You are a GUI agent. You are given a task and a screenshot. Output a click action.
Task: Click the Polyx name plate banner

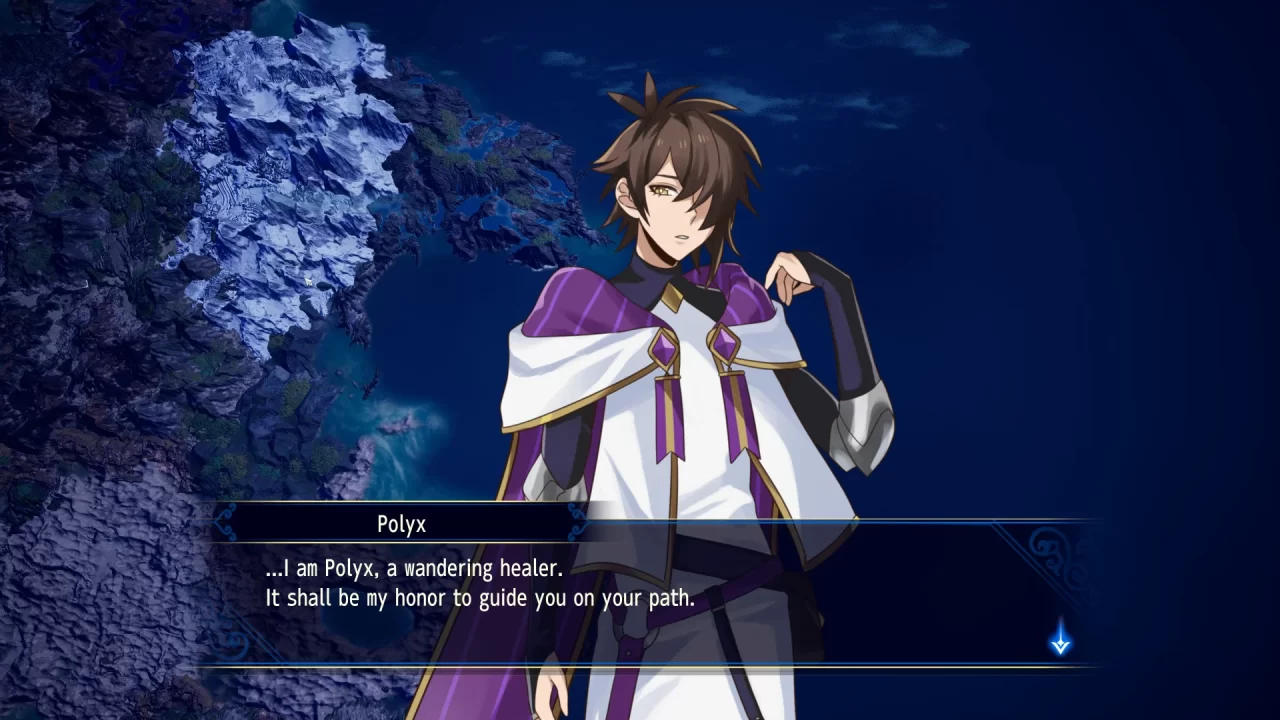tap(398, 523)
